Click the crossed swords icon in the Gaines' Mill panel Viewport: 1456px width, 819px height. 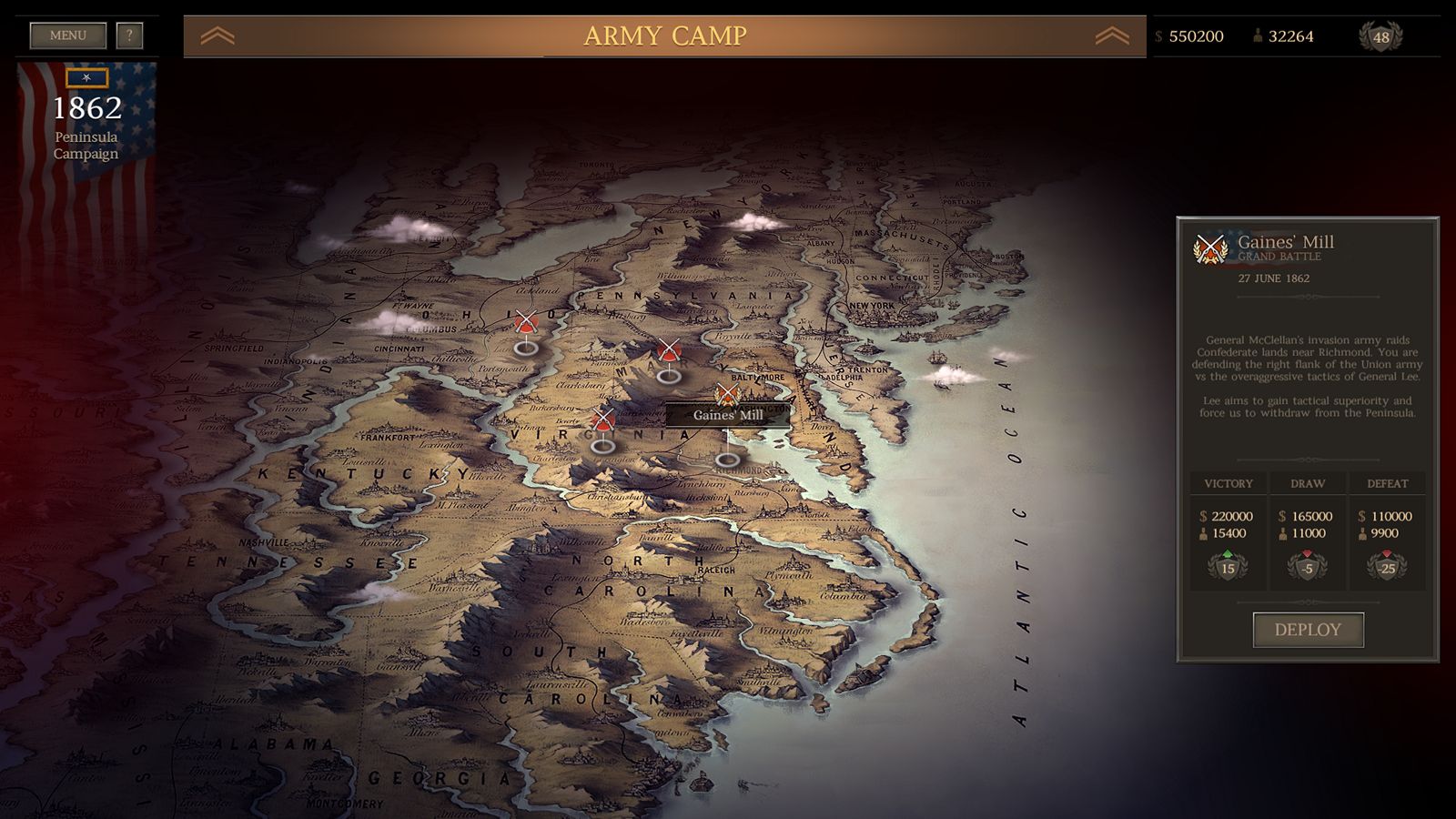1210,248
